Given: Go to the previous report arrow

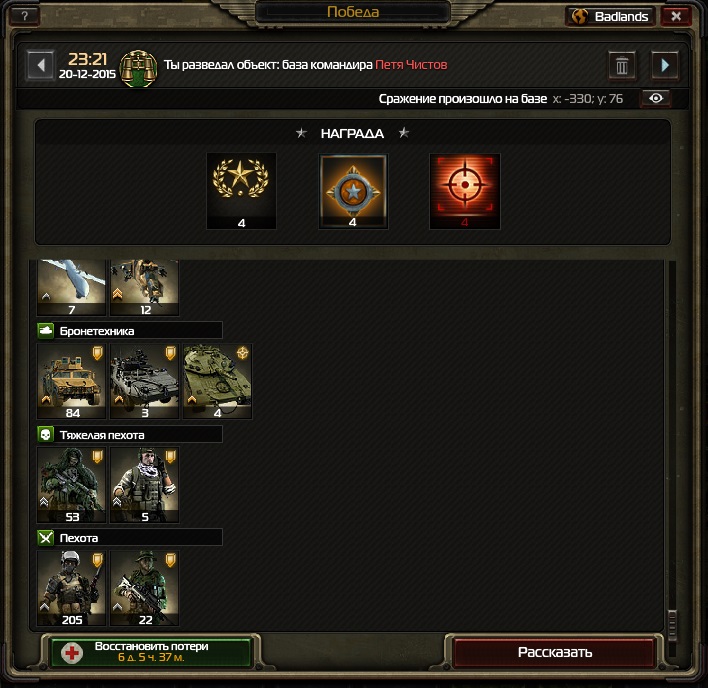Looking at the screenshot, I should [40, 65].
